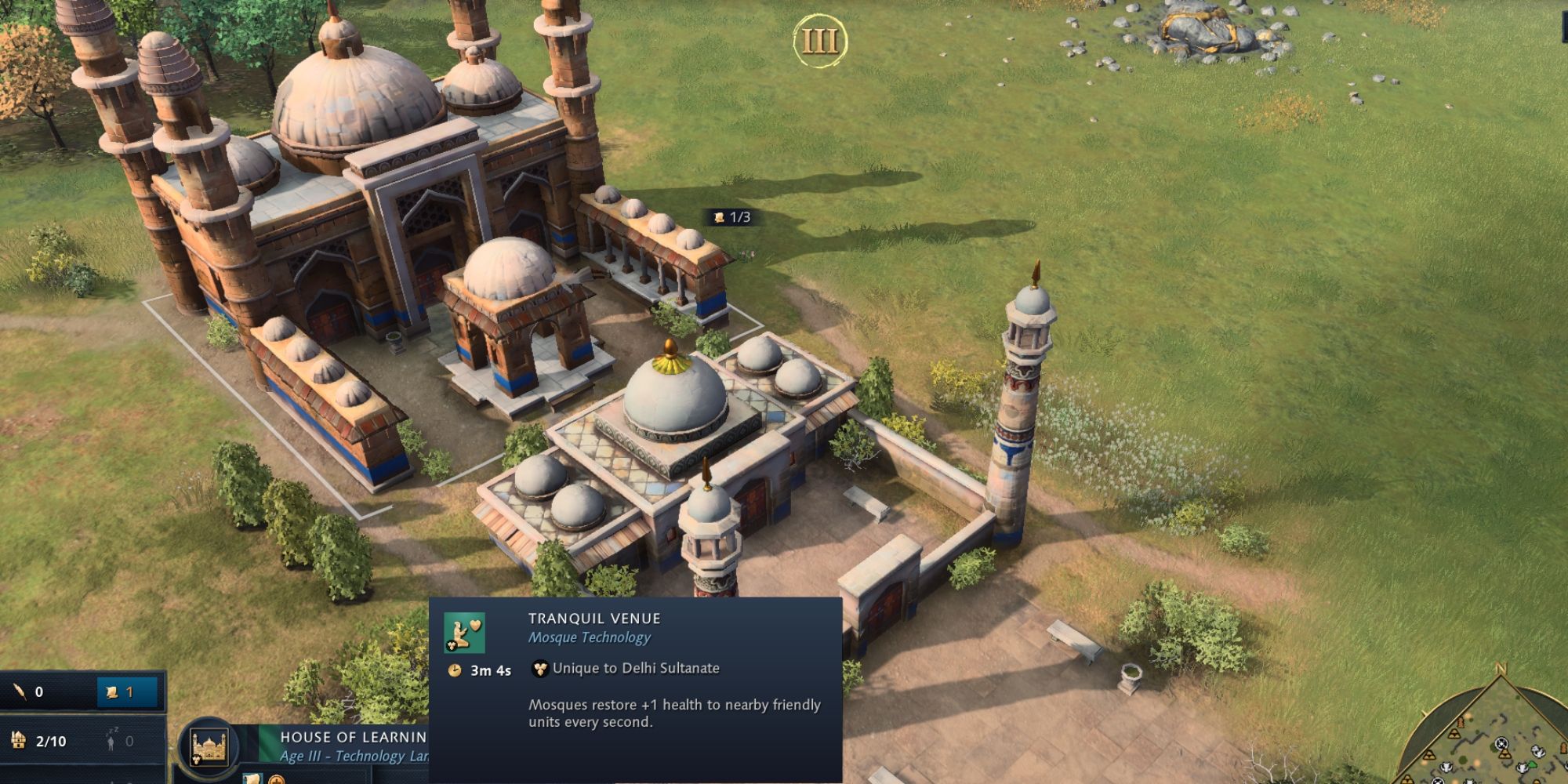Click the orange plus icon in the queue row
This screenshot has width=1568, height=784.
click(275, 782)
